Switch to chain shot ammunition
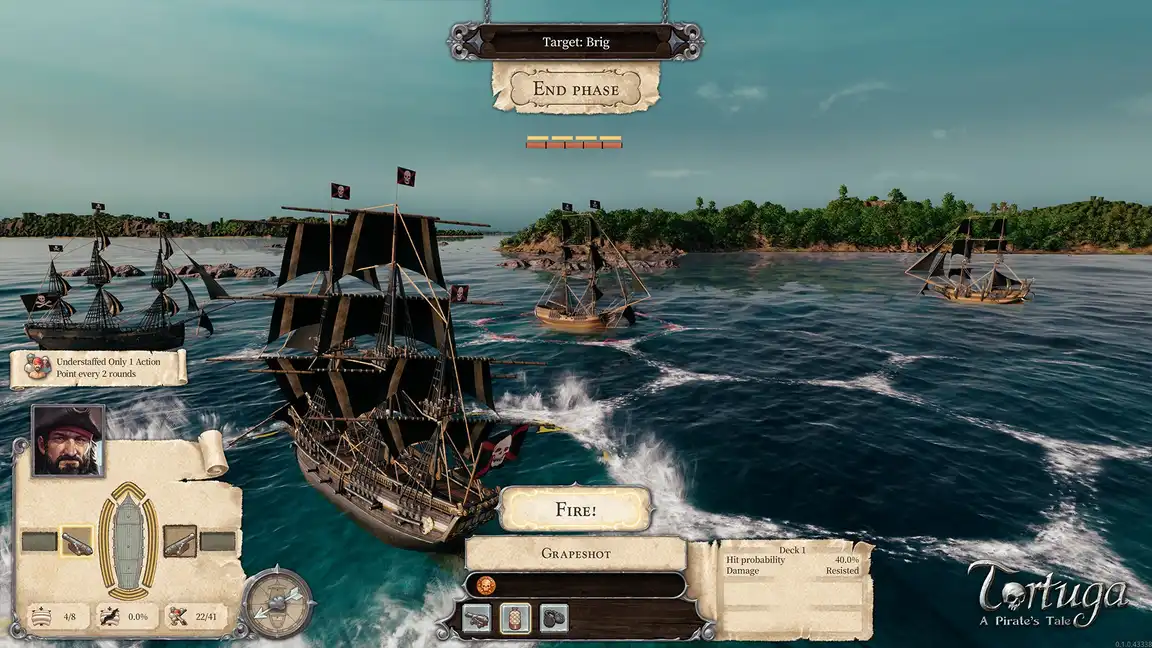1152x648 pixels. pos(554,618)
